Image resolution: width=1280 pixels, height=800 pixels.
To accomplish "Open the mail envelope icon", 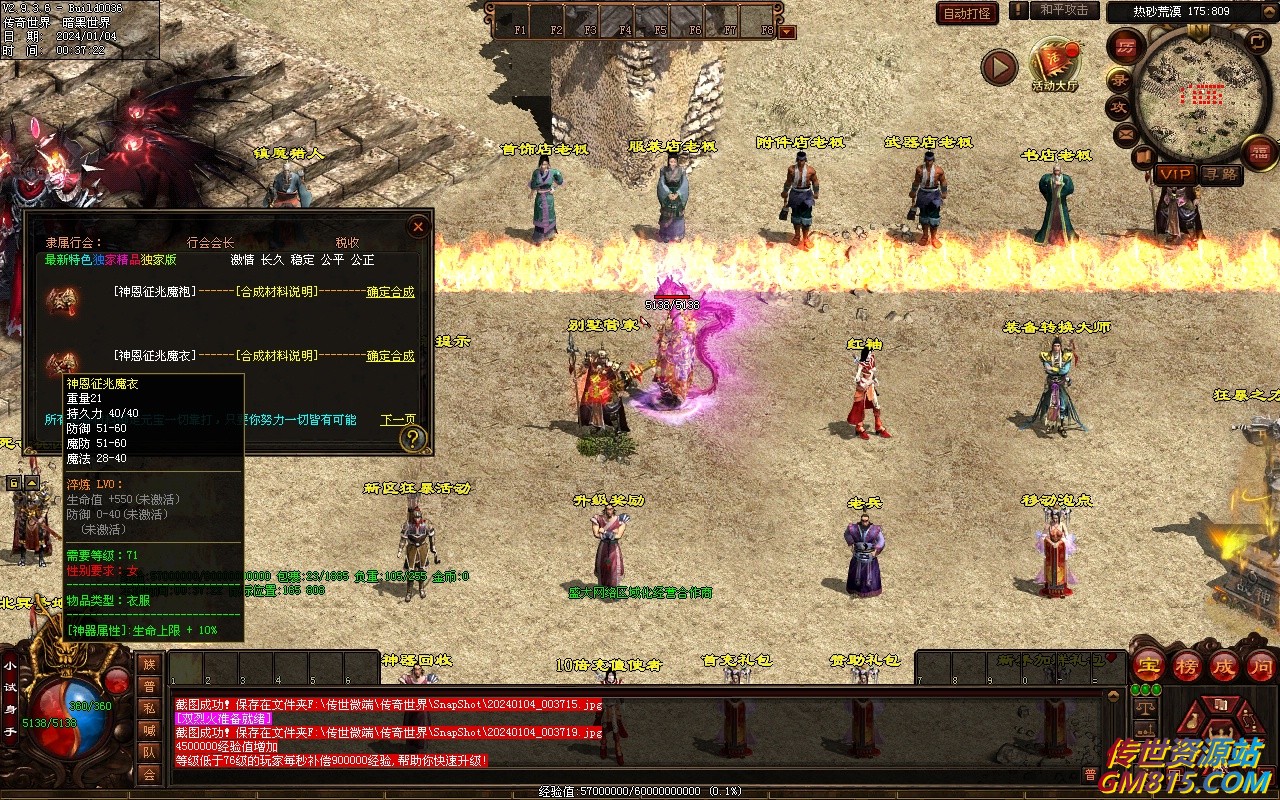I will pos(1126,133).
